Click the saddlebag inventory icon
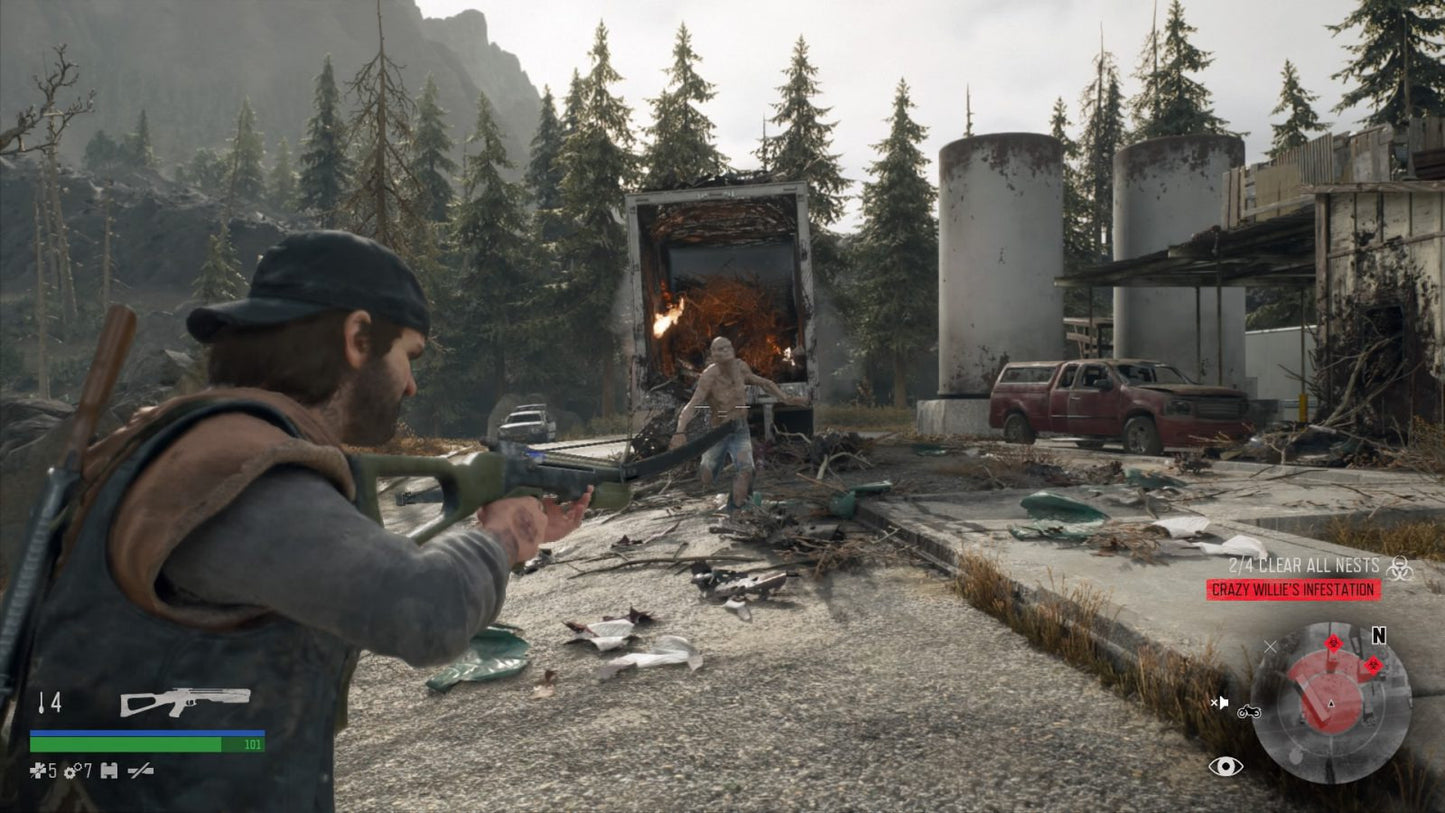Screen dimensions: 1445x813 pyautogui.click(x=109, y=770)
